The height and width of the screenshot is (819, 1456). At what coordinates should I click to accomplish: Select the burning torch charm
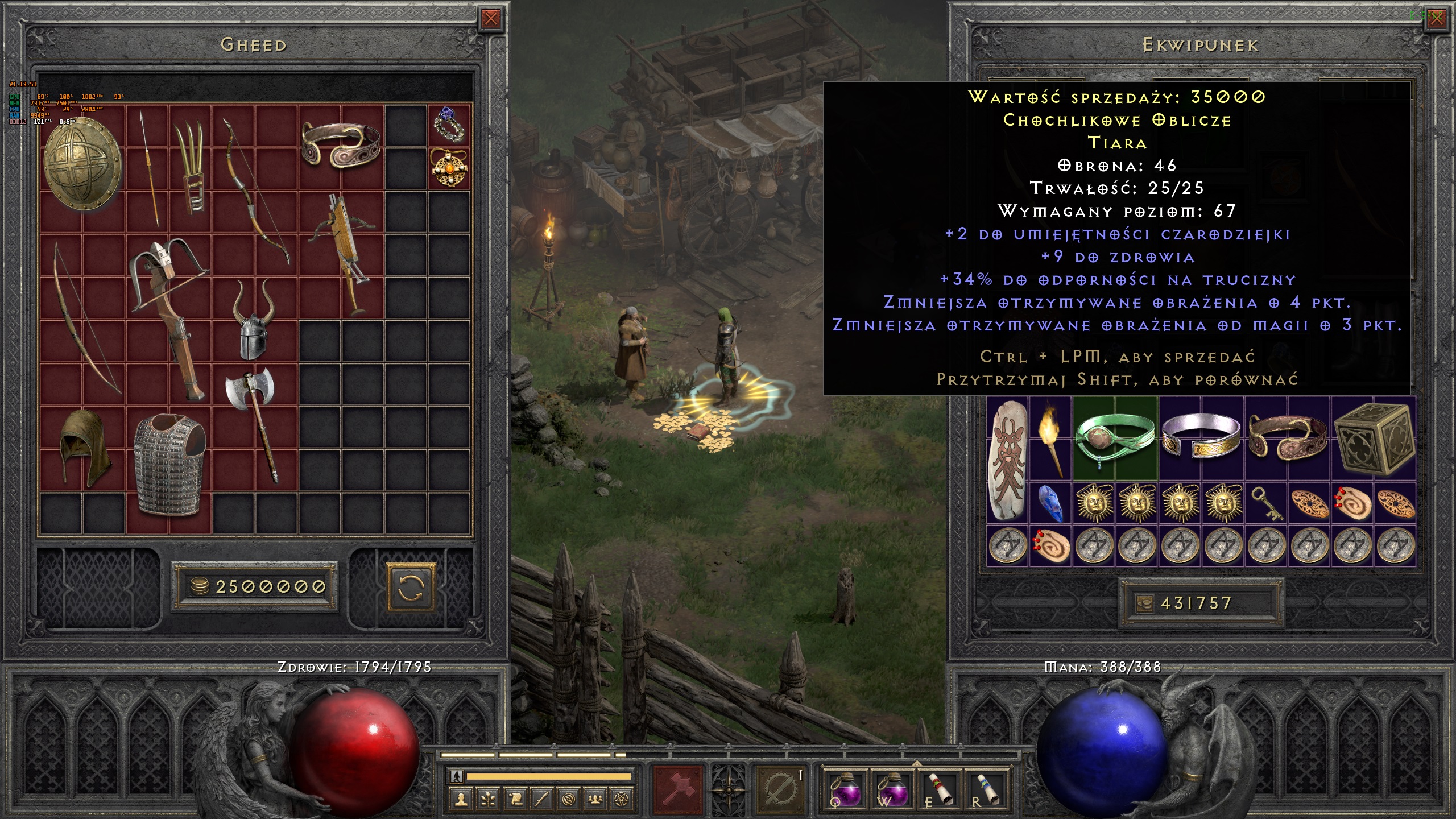click(x=1050, y=438)
